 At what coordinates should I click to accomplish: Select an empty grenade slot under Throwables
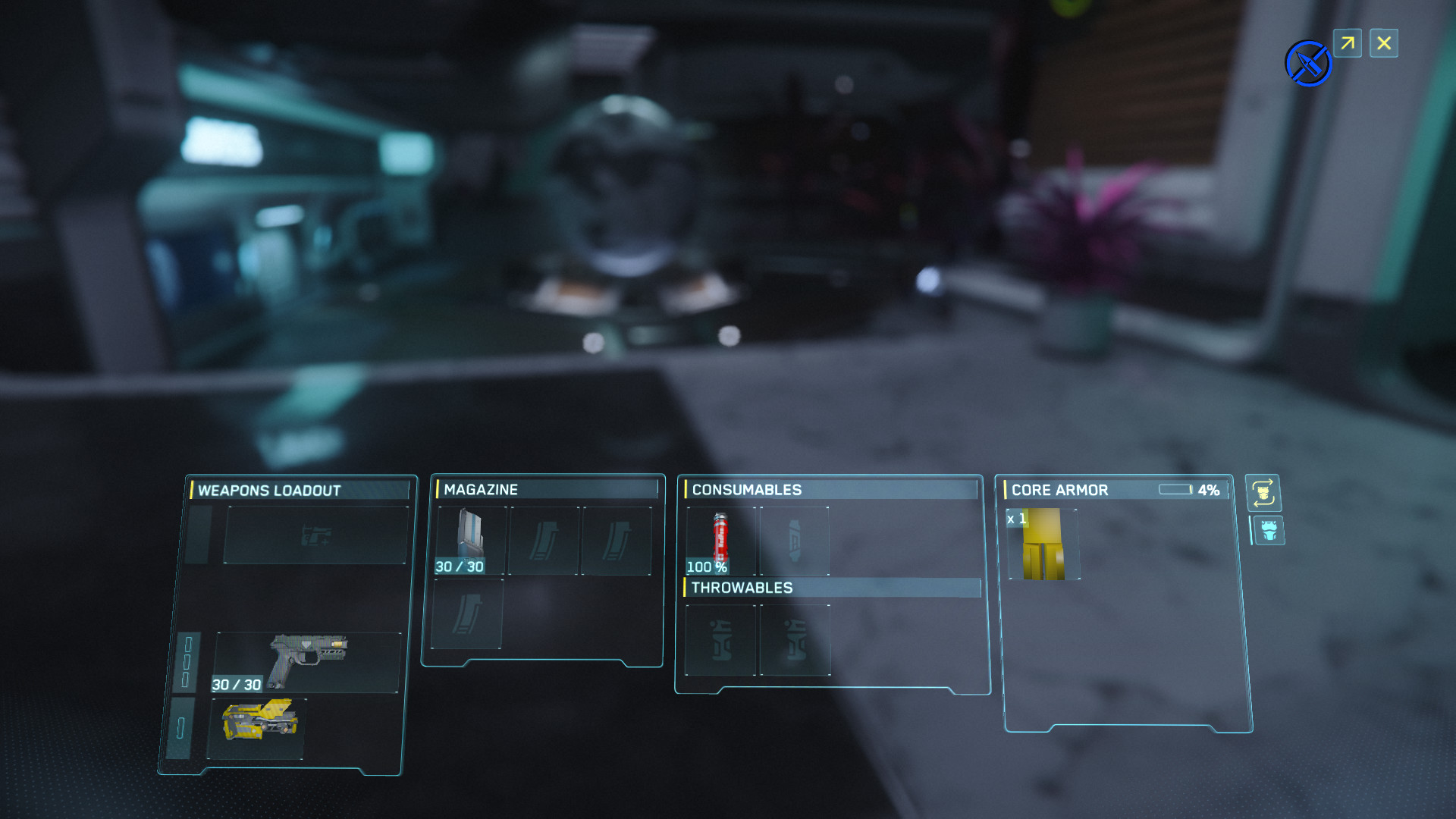[x=719, y=639]
